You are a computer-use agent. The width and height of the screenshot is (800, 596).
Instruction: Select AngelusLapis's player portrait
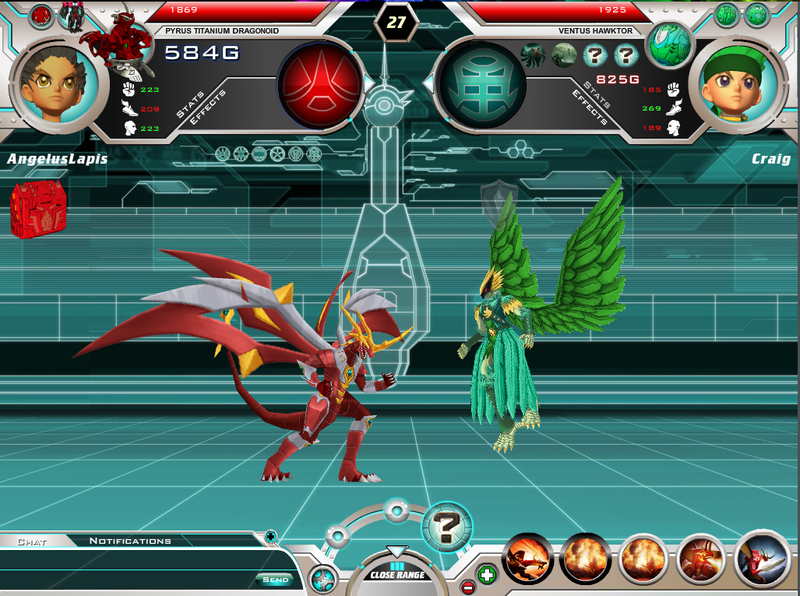pyautogui.click(x=57, y=84)
